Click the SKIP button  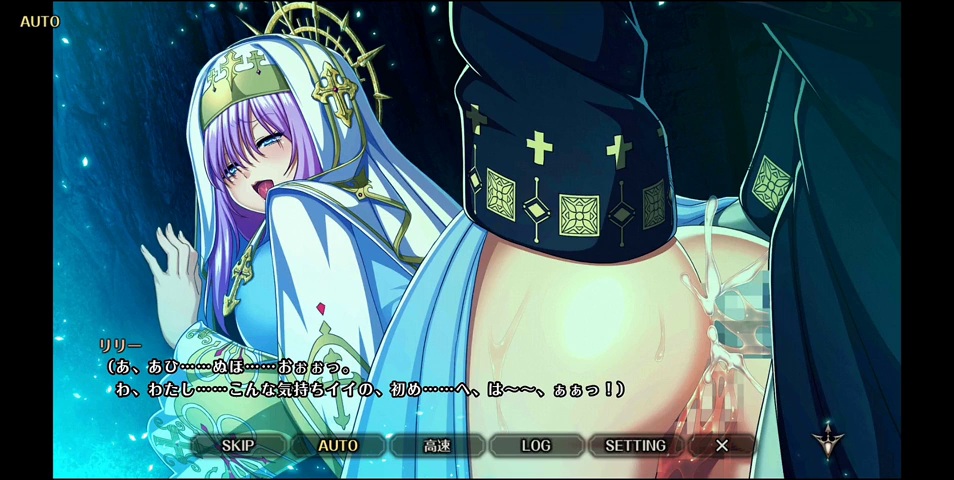coord(238,446)
